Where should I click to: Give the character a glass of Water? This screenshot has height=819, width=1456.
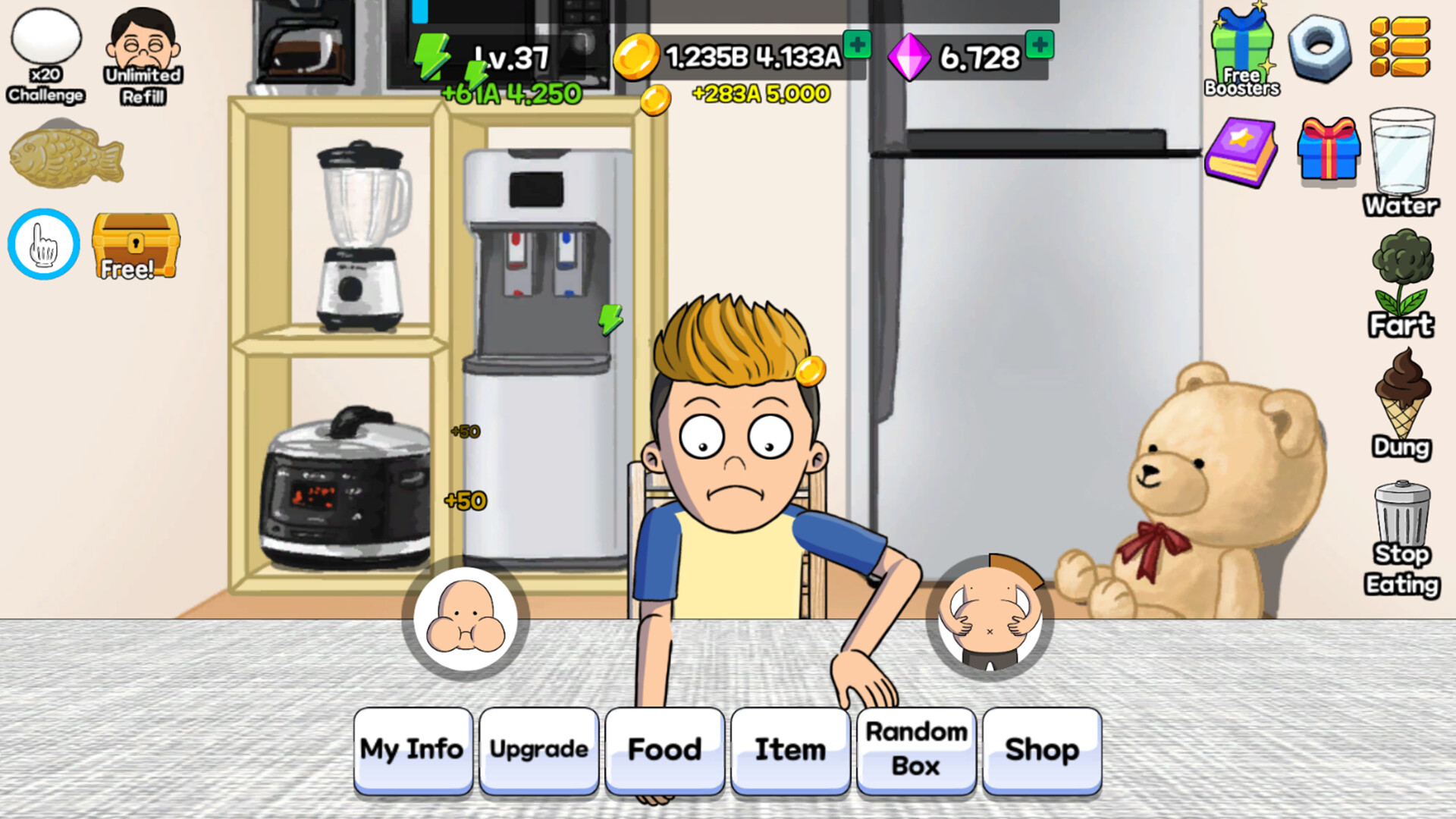1401,152
